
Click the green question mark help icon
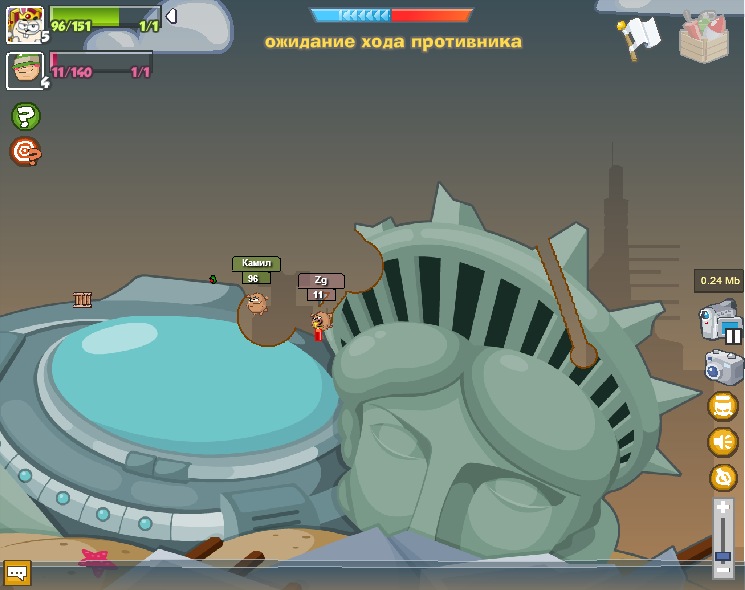25,116
